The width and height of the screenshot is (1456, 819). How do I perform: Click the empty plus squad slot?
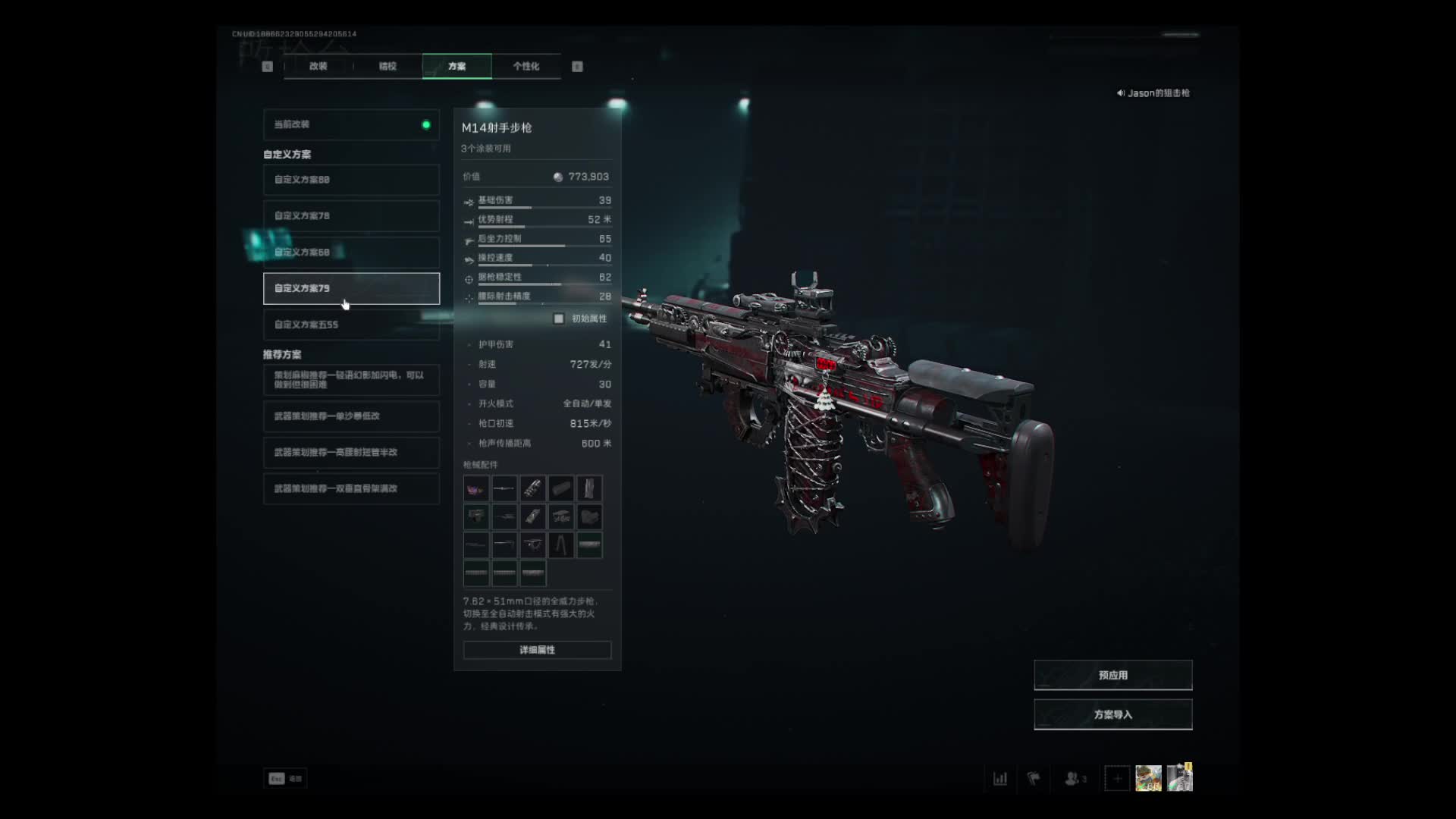point(1117,778)
